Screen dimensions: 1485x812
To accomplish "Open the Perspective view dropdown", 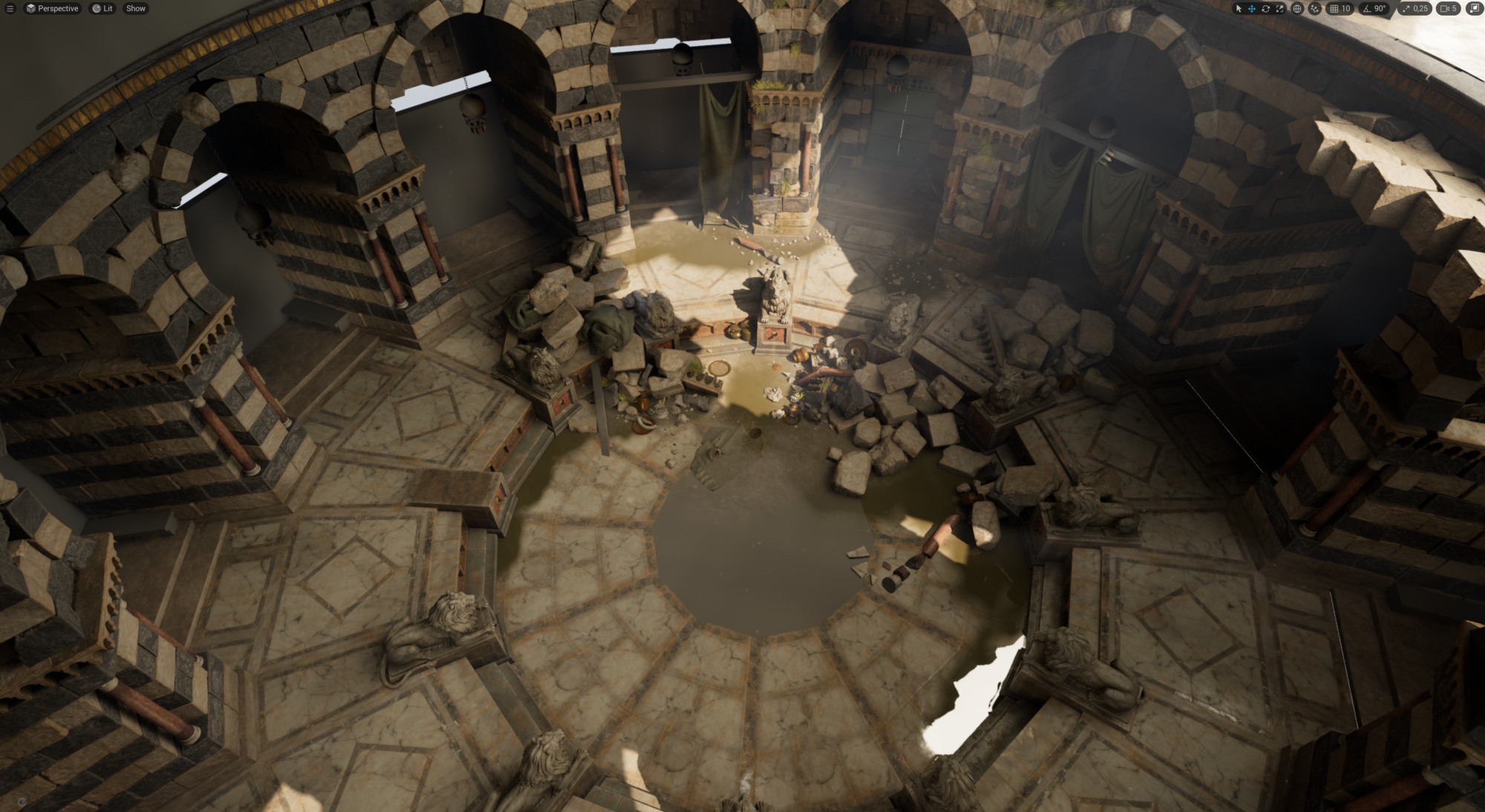I will [x=53, y=8].
